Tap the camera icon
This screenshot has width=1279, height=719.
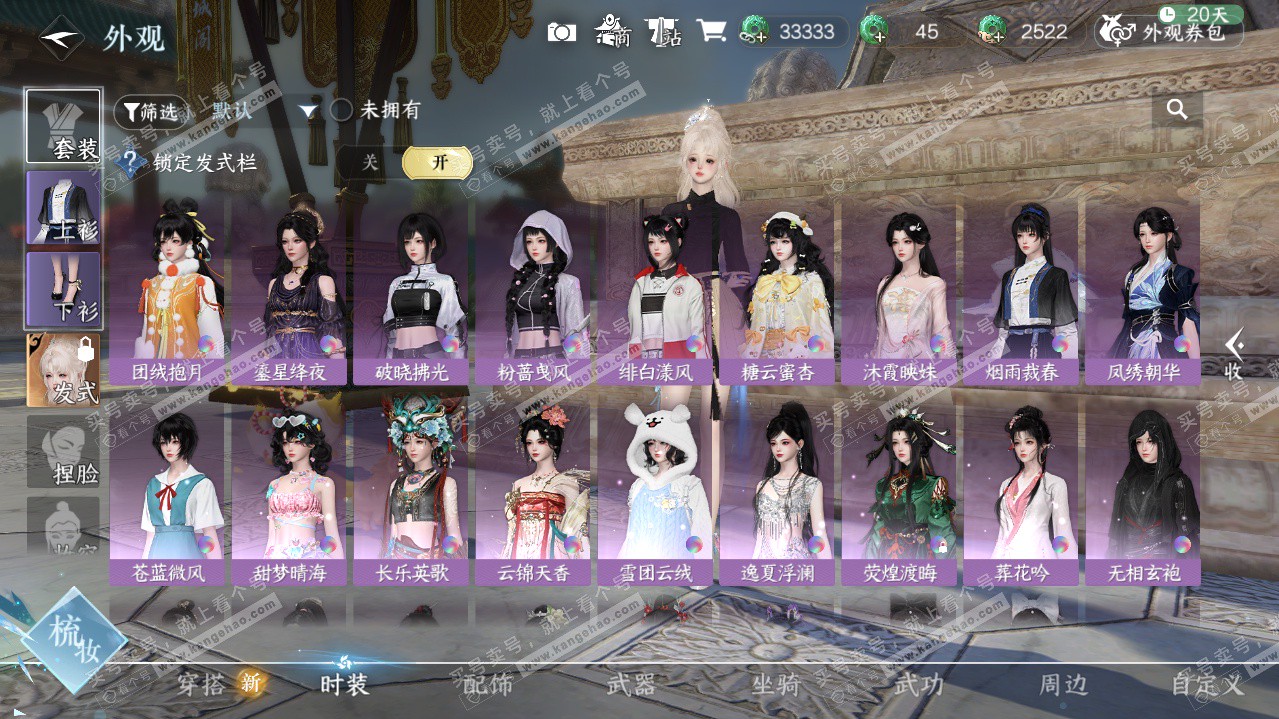562,32
